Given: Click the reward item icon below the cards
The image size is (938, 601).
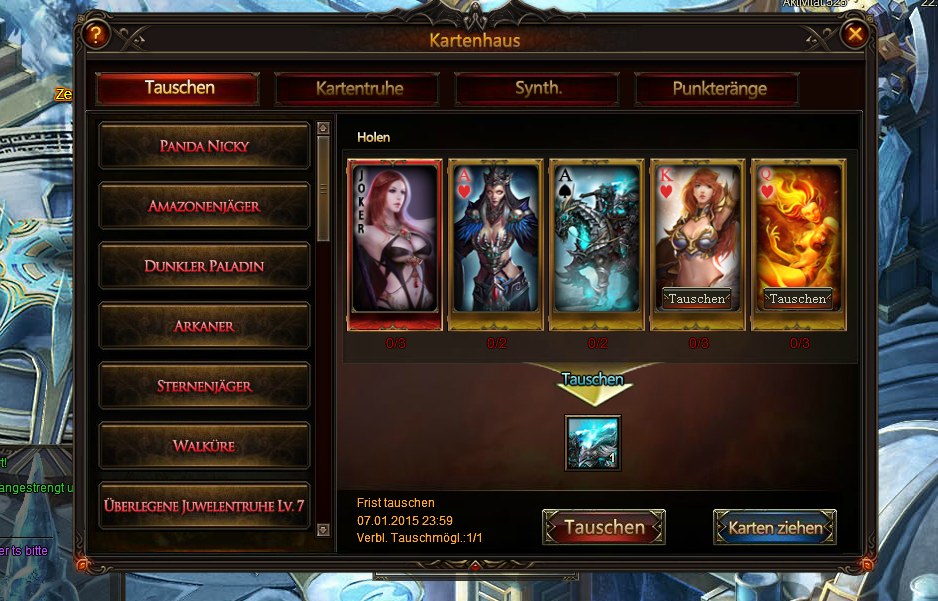Looking at the screenshot, I should [x=593, y=442].
